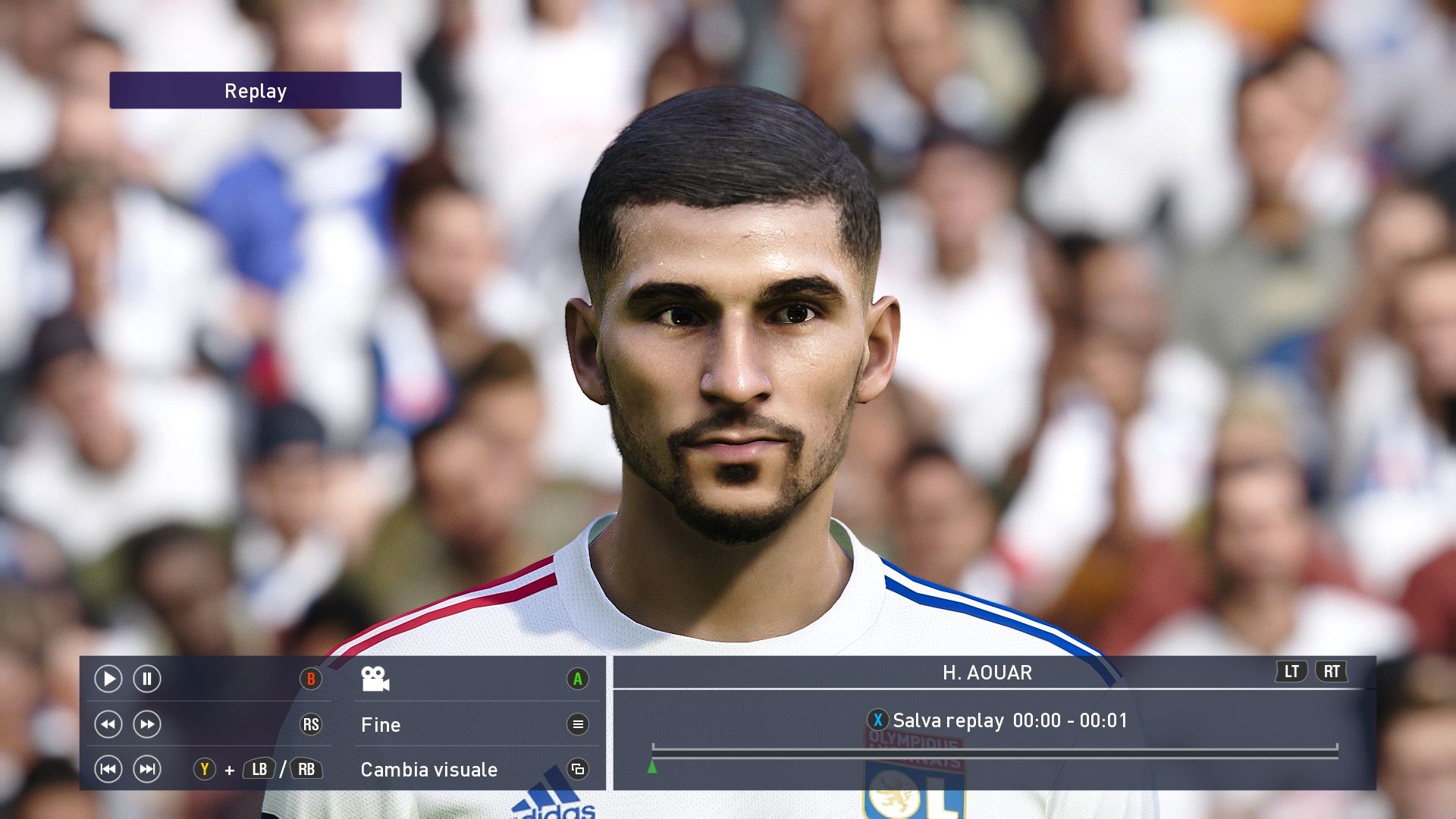The width and height of the screenshot is (1456, 819).
Task: Skip to the end of the replay
Action: coord(147,770)
